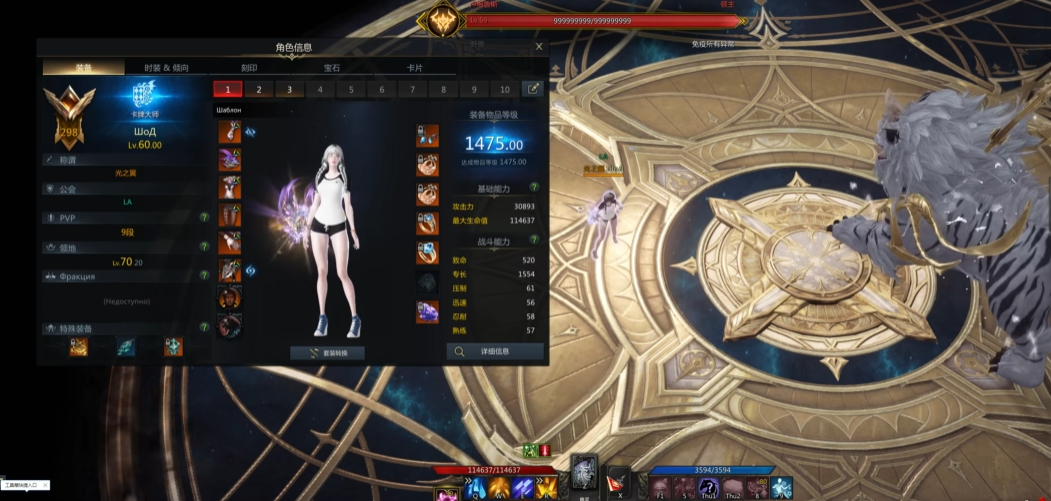
Task: Use the red flag item on X
Action: point(619,481)
